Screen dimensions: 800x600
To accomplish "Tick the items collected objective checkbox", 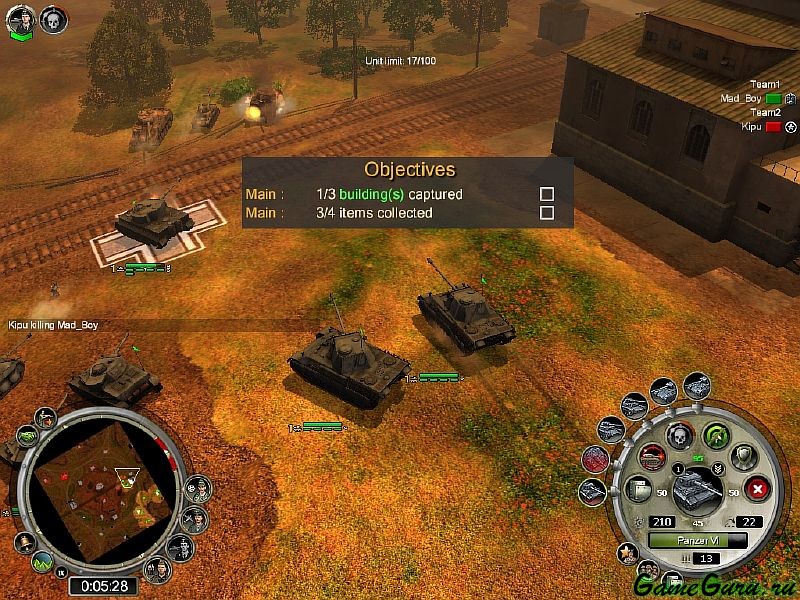I will tap(547, 213).
